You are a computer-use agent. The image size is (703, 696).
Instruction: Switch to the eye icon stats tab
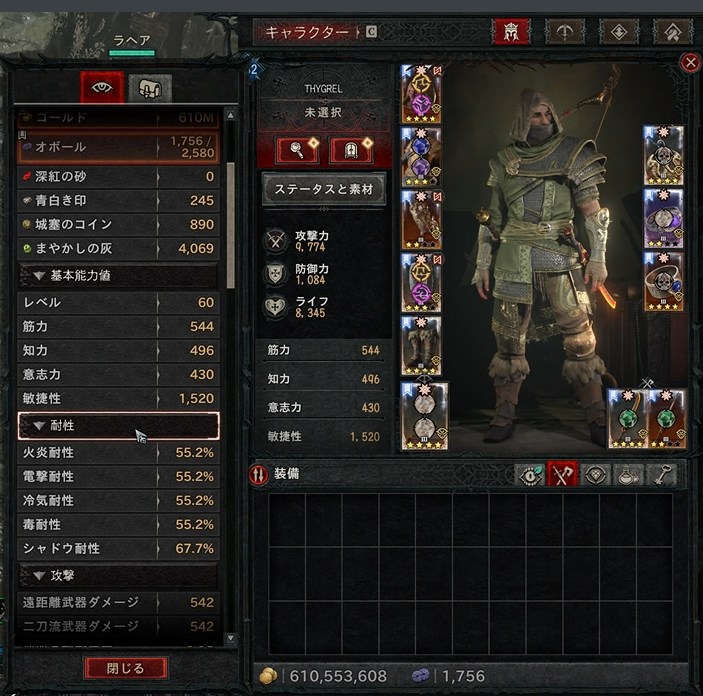[x=103, y=86]
